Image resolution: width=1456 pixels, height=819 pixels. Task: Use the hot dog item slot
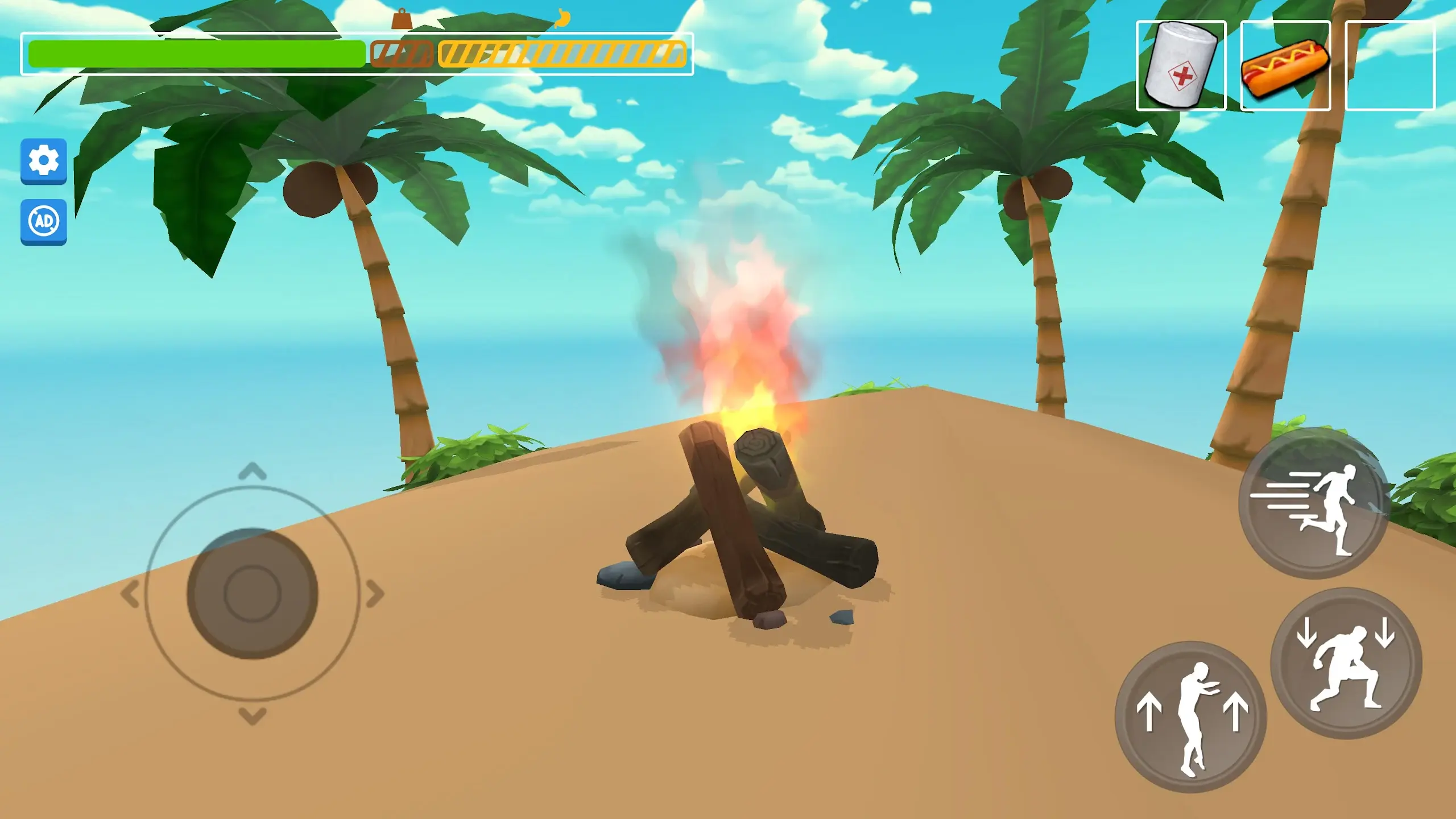(1285, 65)
